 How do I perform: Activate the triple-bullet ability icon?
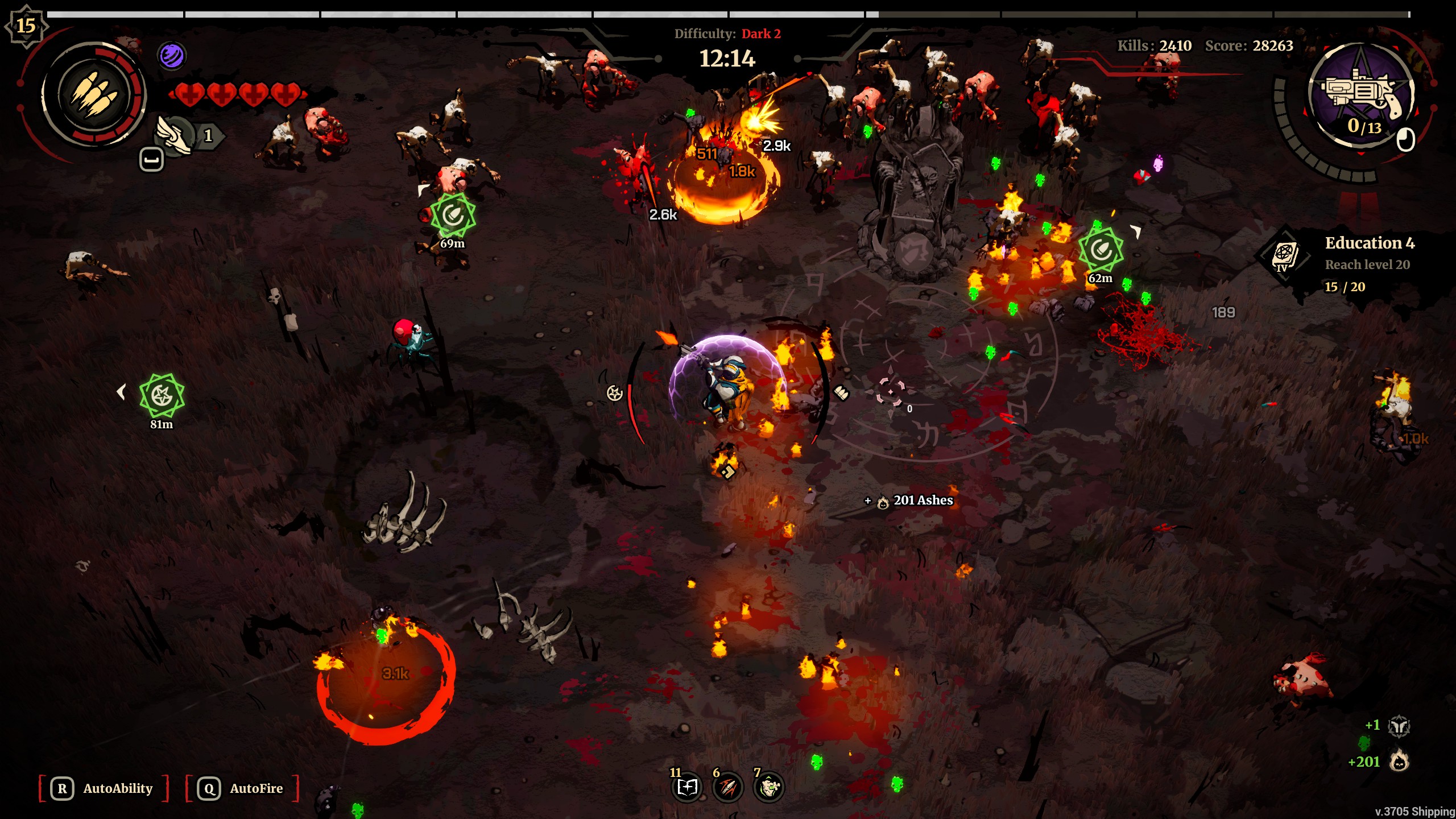94,95
